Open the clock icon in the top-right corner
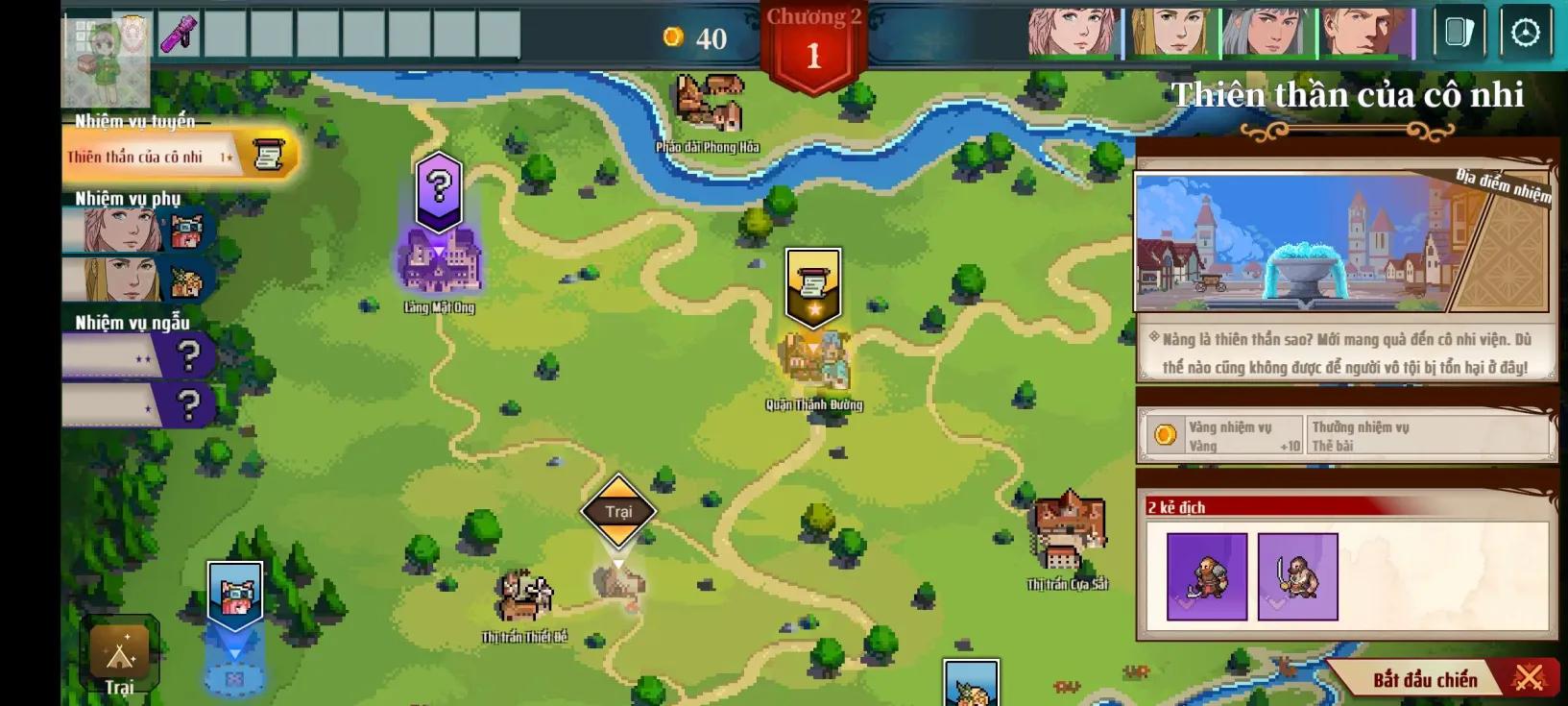 1524,30
